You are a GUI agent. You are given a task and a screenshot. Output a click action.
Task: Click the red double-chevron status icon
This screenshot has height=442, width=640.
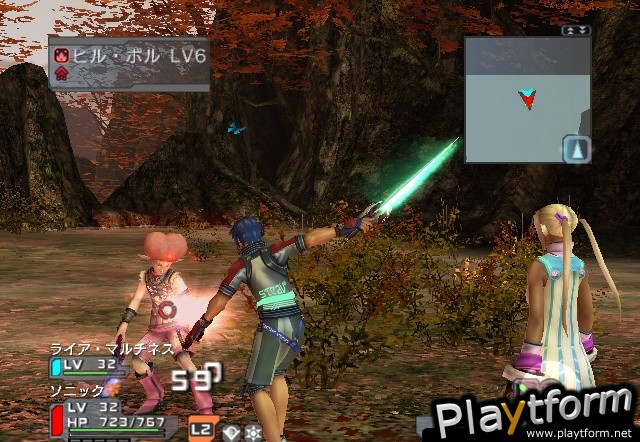coord(62,74)
